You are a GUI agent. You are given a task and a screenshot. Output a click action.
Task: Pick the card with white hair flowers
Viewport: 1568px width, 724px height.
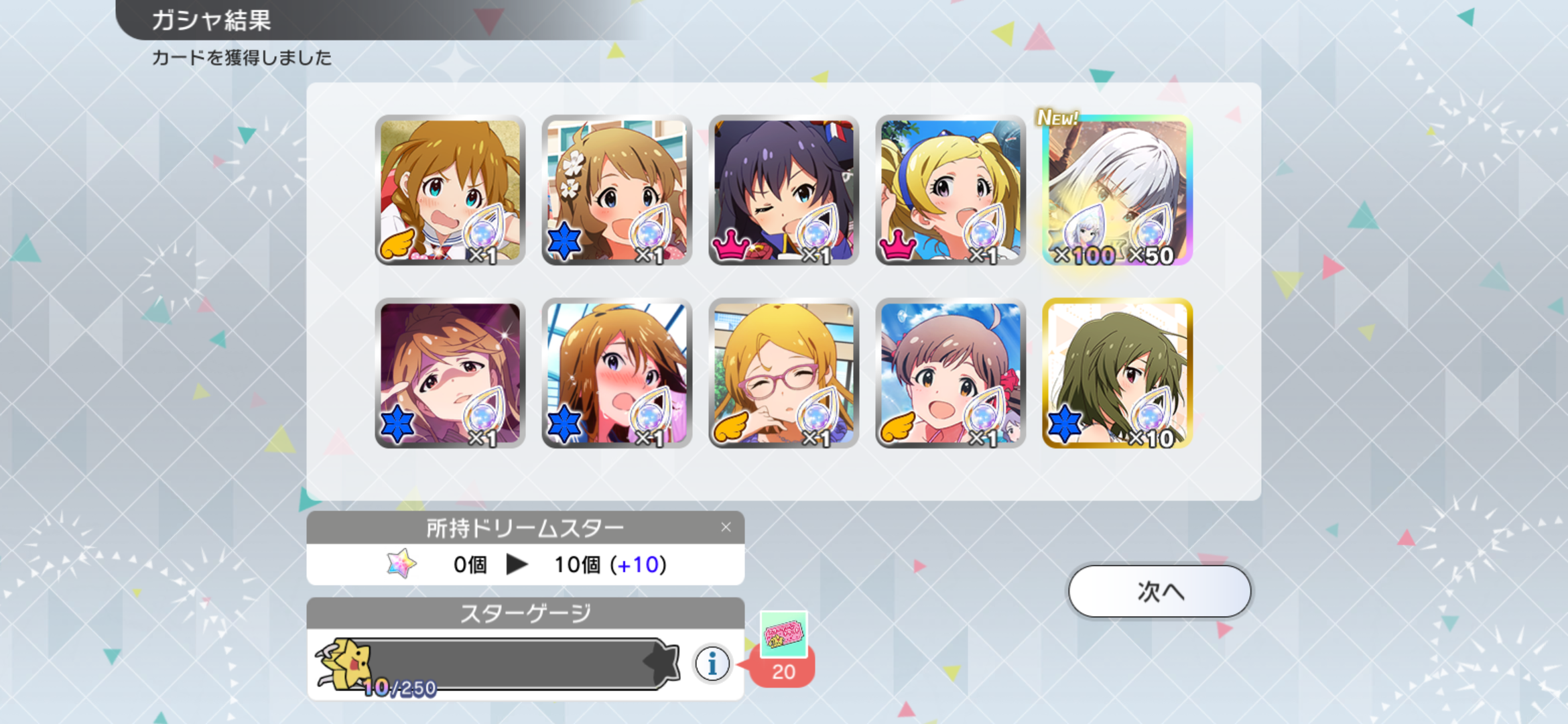(x=616, y=190)
